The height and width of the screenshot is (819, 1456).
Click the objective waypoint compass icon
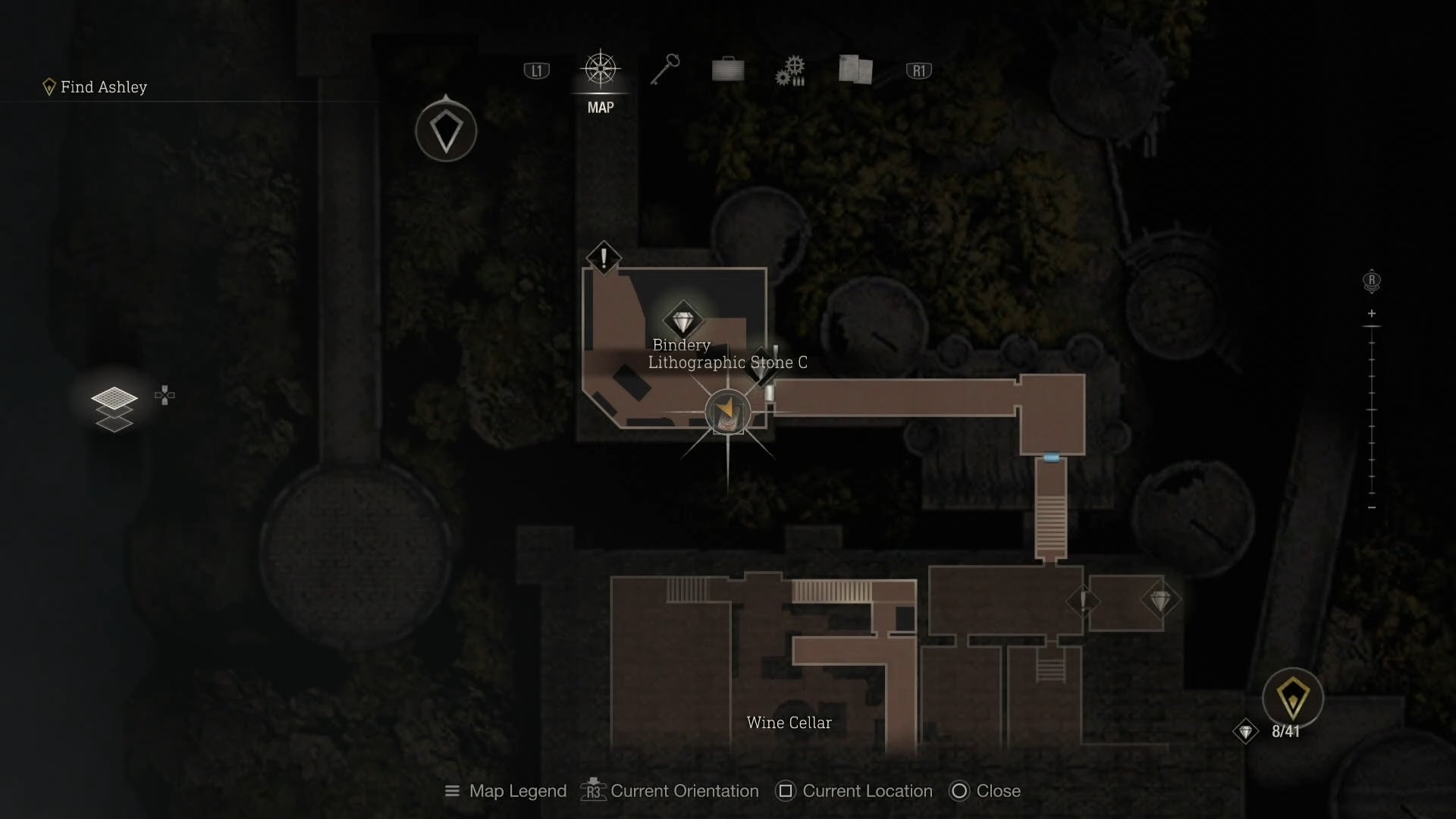pos(446,131)
